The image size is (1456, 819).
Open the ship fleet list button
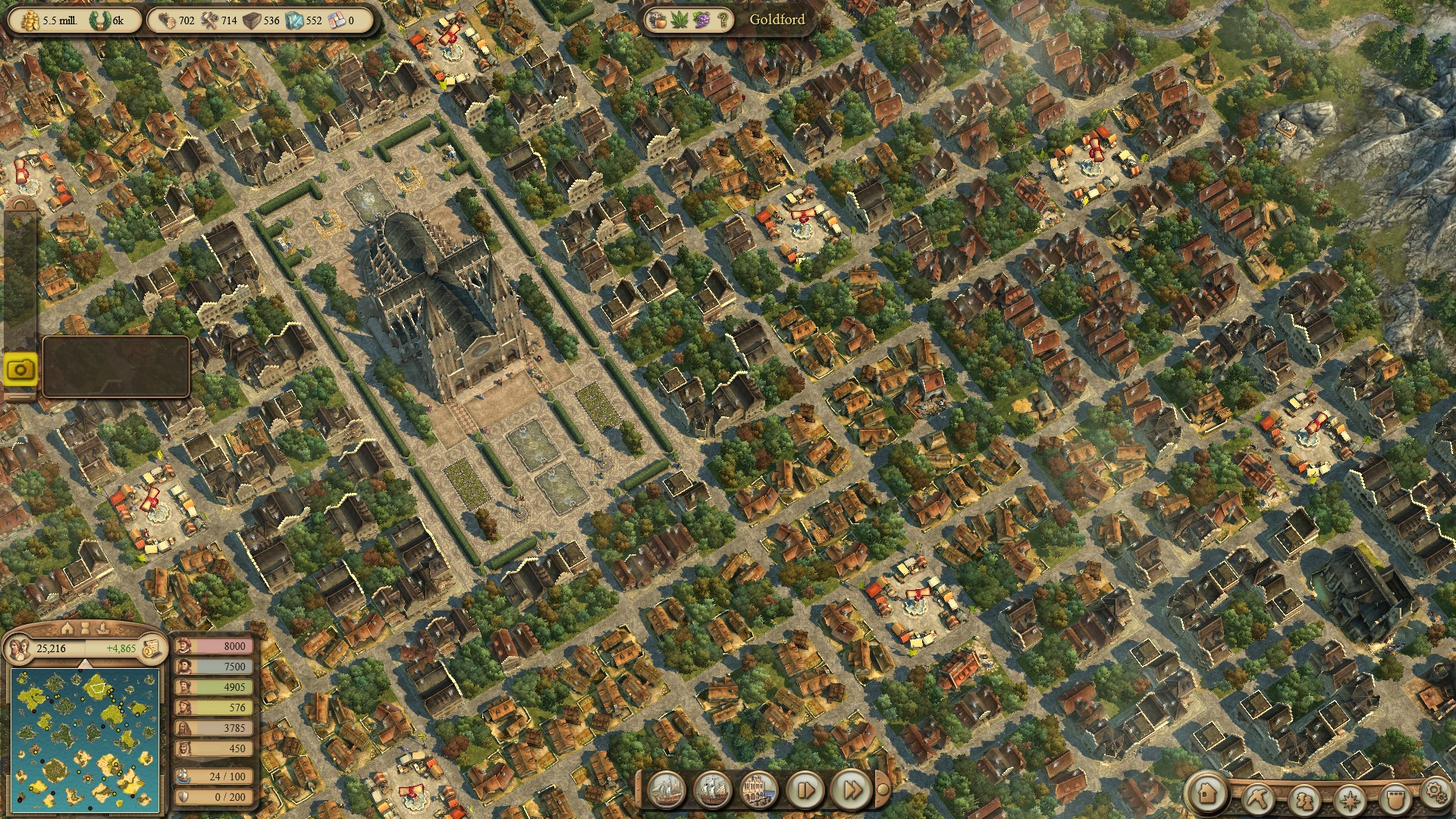[x=713, y=791]
